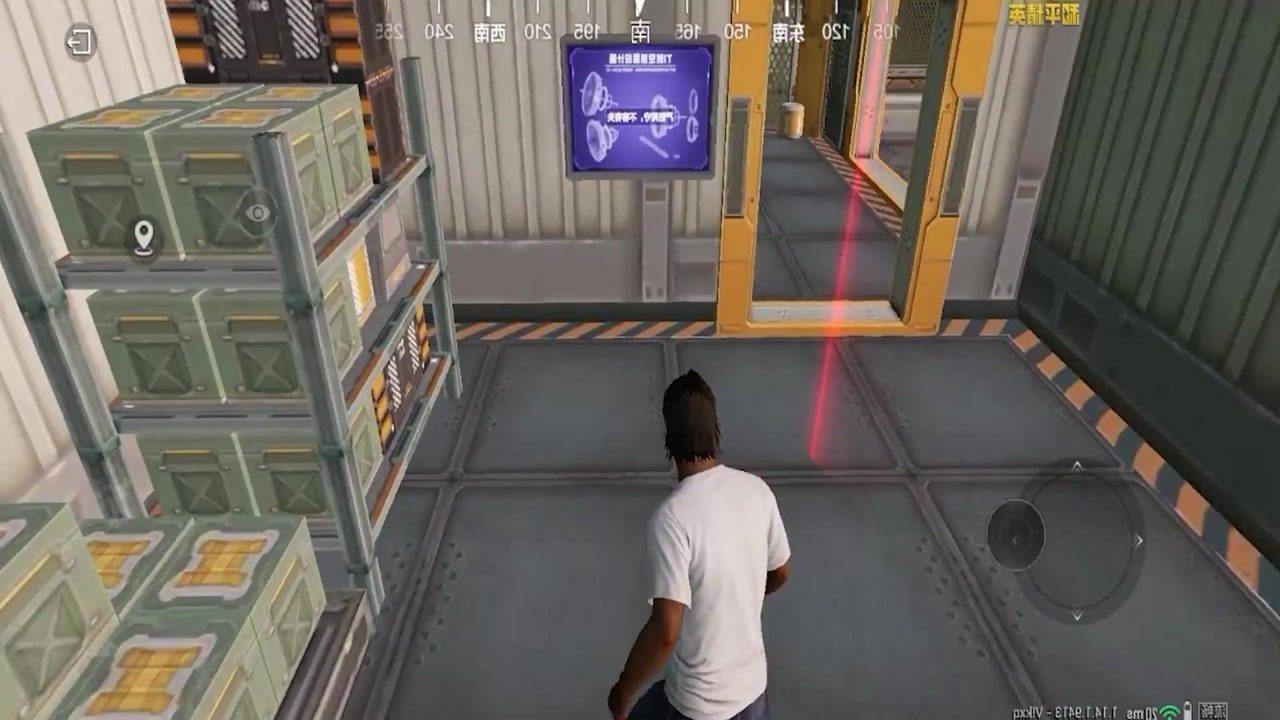The height and width of the screenshot is (720, 1280).
Task: Toggle the down arrow on the movement joystick
Action: pyautogui.click(x=1078, y=614)
